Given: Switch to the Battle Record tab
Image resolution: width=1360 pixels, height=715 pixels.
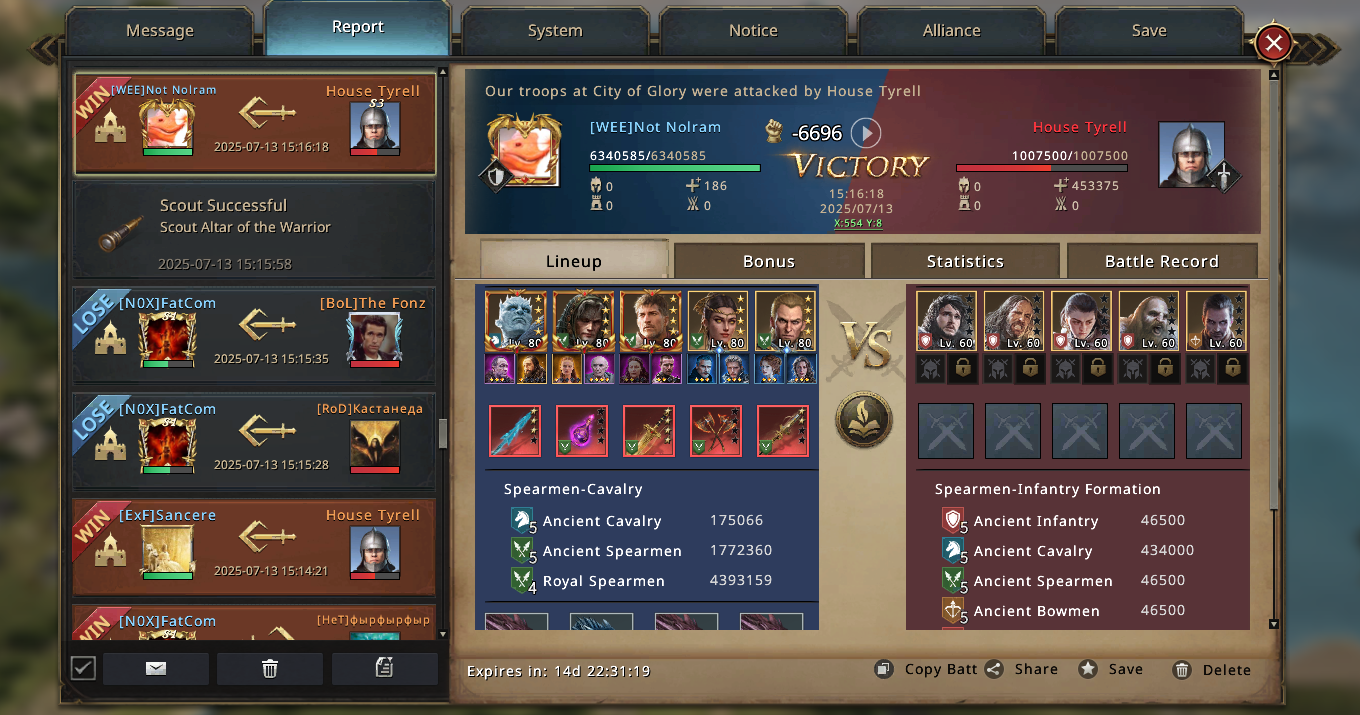Looking at the screenshot, I should [1161, 262].
